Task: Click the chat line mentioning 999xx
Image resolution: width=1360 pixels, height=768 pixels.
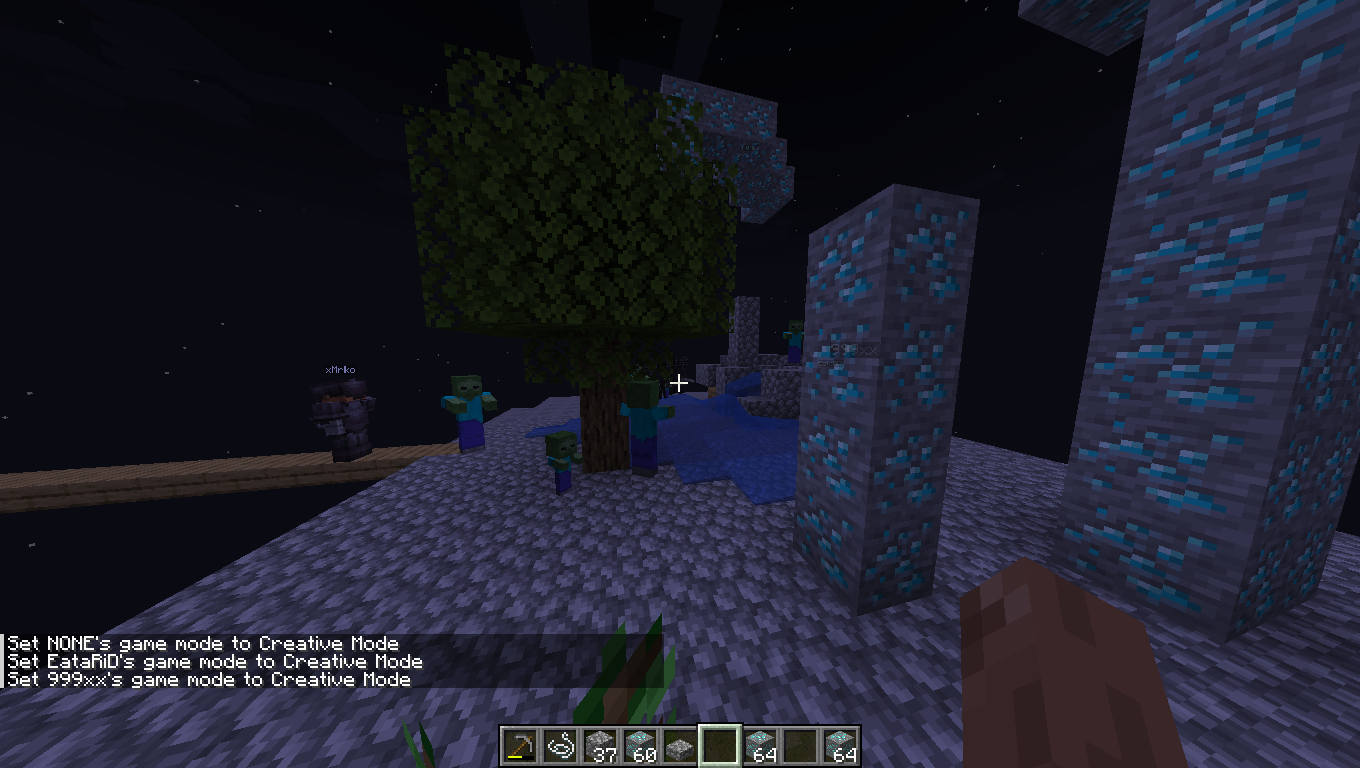Action: pos(200,679)
